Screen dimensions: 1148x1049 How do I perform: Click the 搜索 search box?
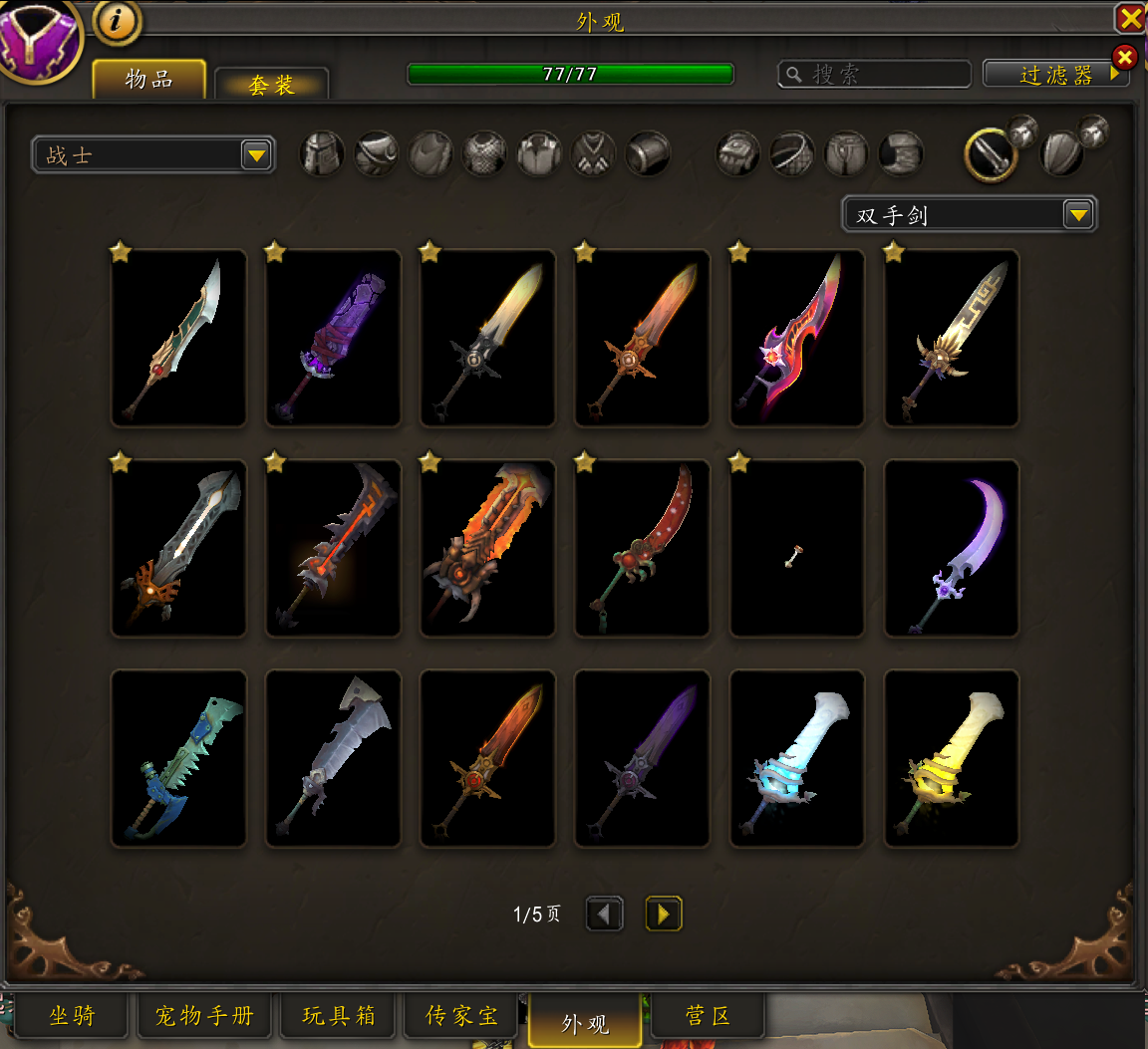[x=874, y=75]
